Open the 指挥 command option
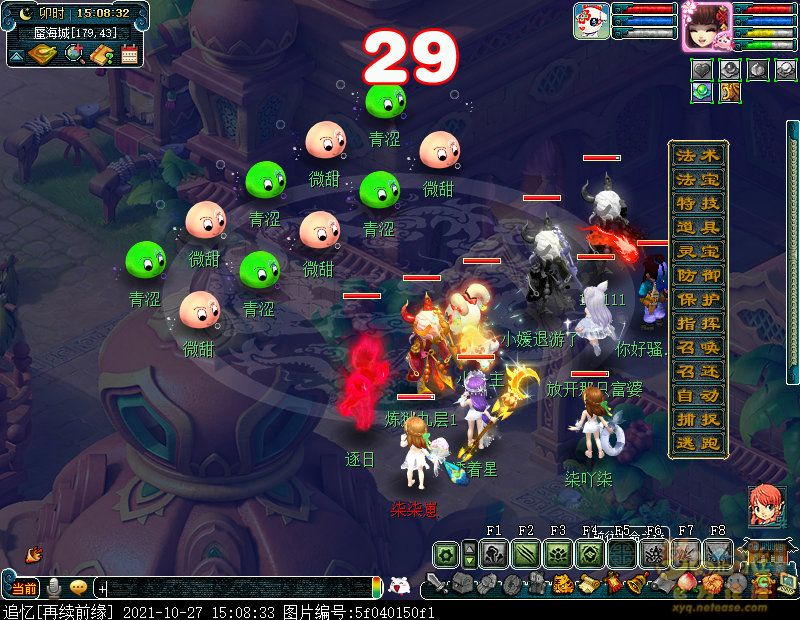 click(x=698, y=324)
